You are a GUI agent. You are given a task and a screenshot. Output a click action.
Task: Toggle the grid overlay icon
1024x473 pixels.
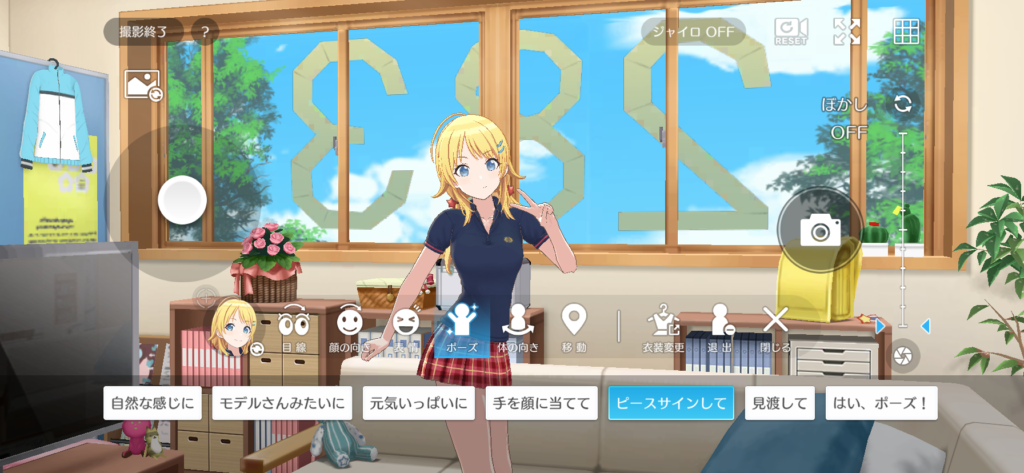click(x=907, y=32)
